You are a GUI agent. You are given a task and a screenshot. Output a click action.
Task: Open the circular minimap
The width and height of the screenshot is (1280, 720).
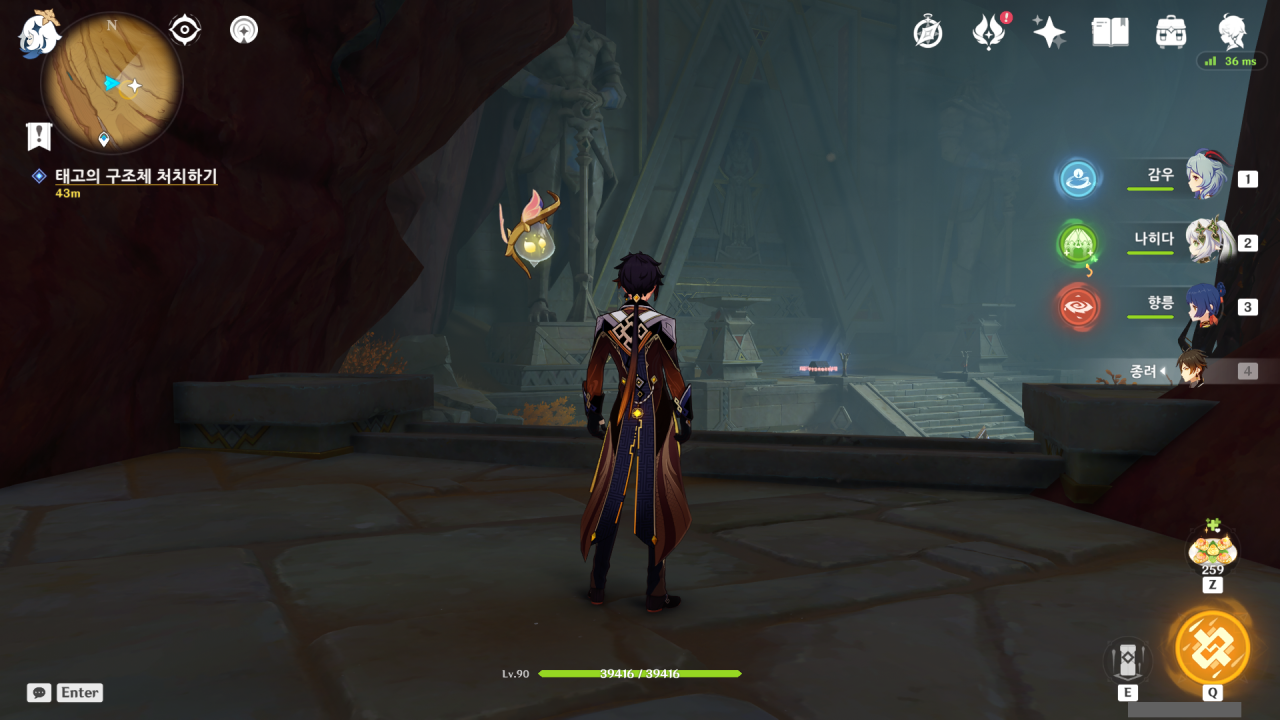point(111,83)
